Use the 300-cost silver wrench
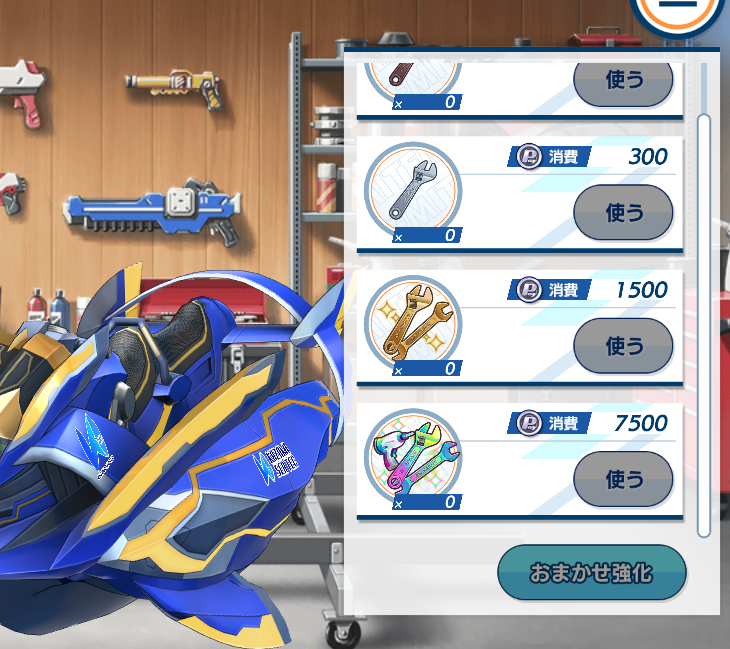The image size is (730, 649). point(623,212)
